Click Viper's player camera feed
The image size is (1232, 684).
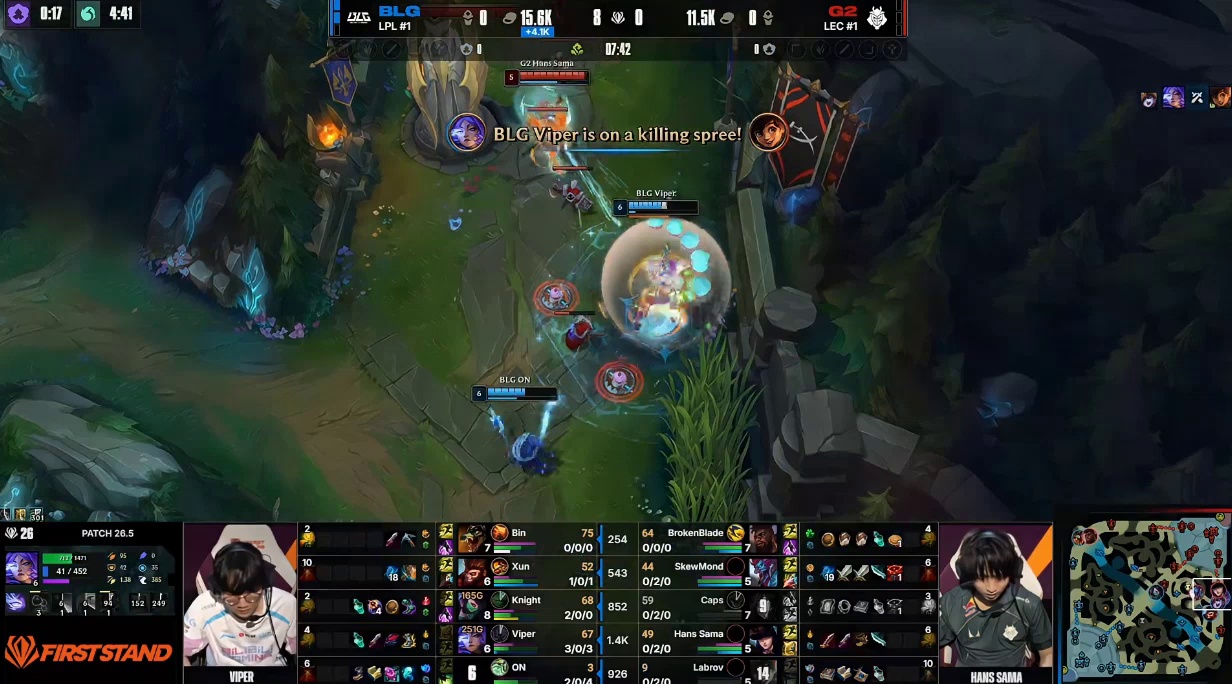(x=241, y=595)
